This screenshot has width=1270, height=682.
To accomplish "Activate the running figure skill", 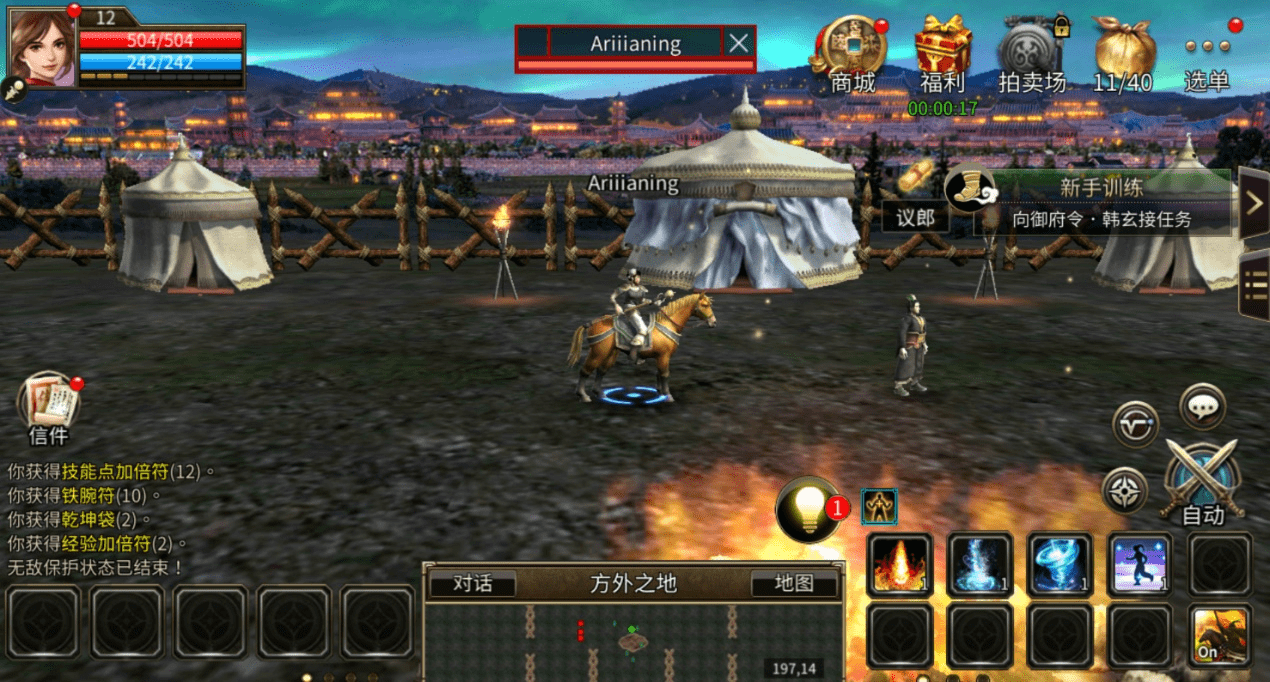I will 1140,565.
